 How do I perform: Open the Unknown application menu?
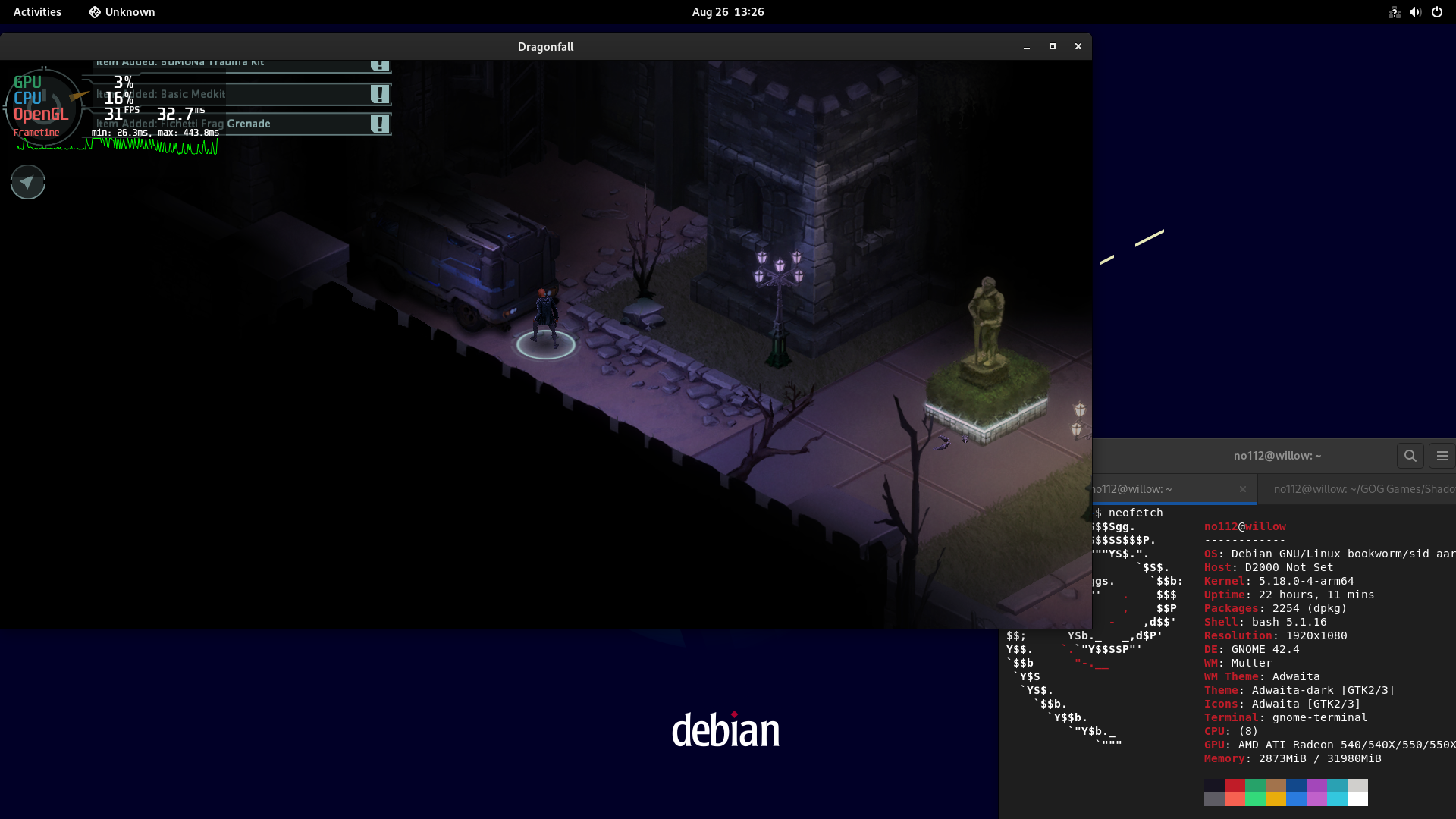(121, 12)
